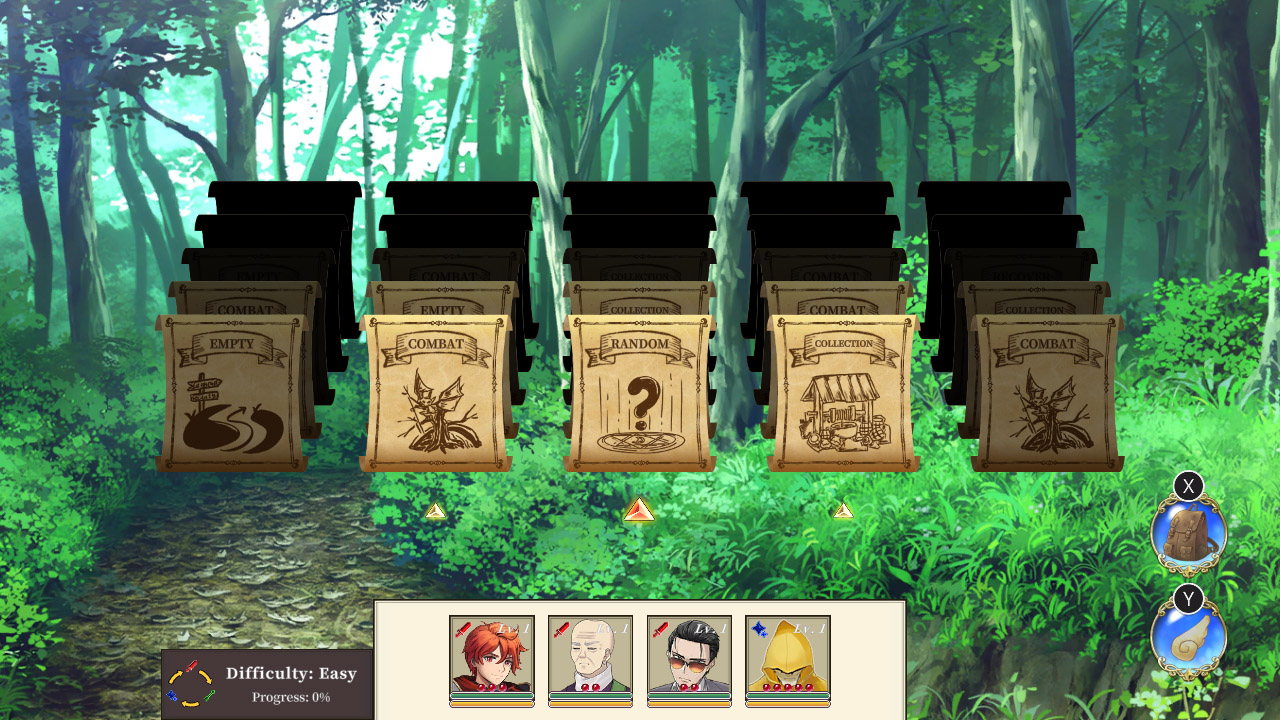Open the backpack inventory with X
The image size is (1280, 720).
pyautogui.click(x=1190, y=533)
